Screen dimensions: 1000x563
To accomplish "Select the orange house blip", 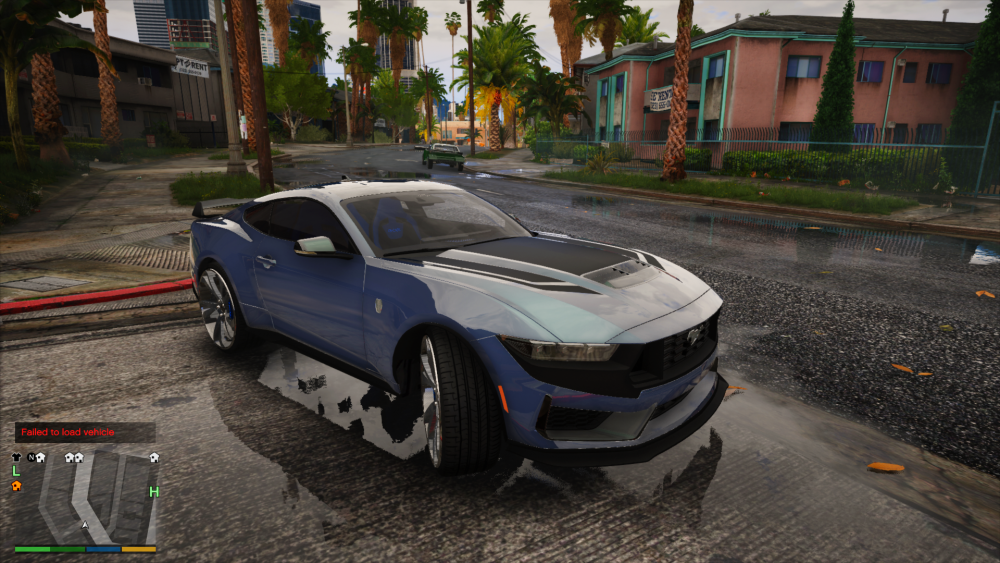I will pyautogui.click(x=16, y=486).
